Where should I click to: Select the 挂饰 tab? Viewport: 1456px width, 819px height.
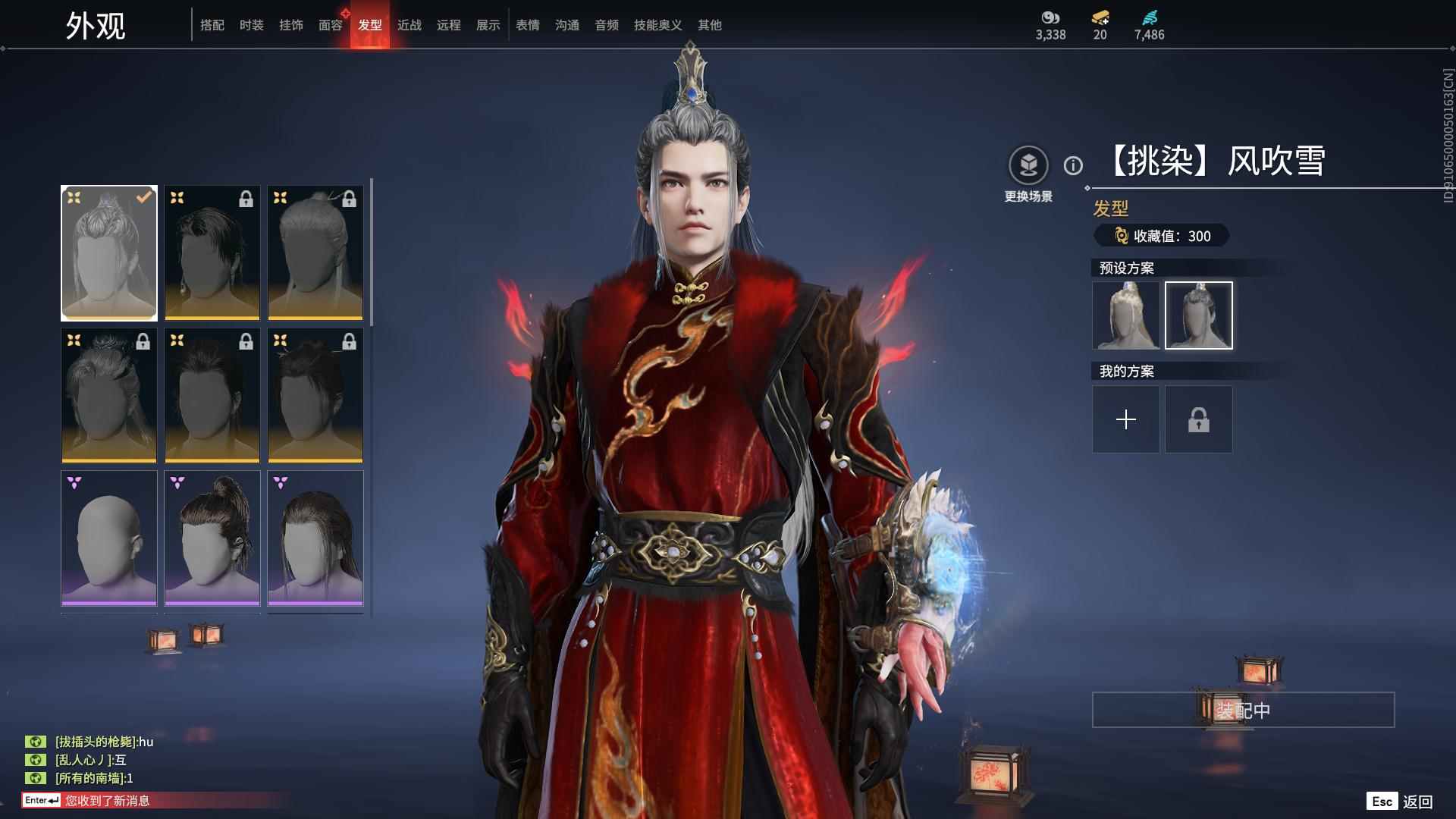[290, 25]
